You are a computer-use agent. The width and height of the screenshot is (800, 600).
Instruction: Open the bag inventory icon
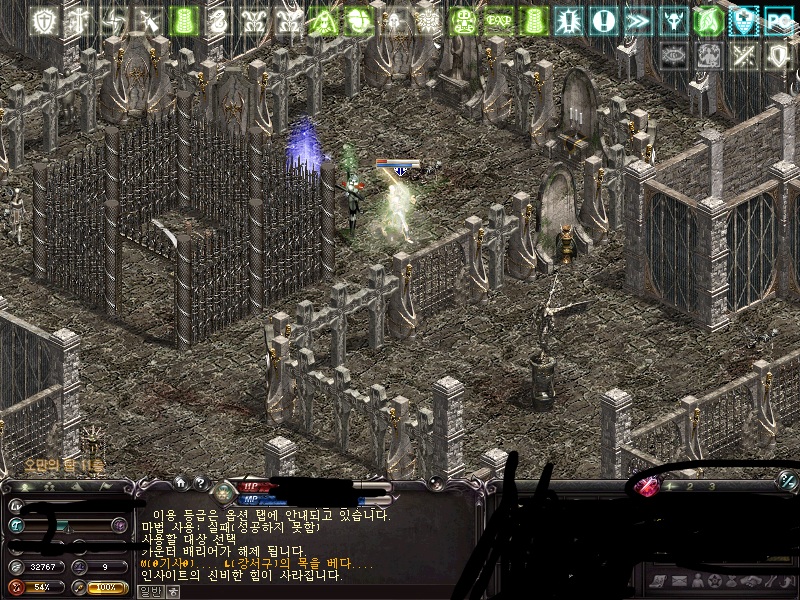coord(733,581)
